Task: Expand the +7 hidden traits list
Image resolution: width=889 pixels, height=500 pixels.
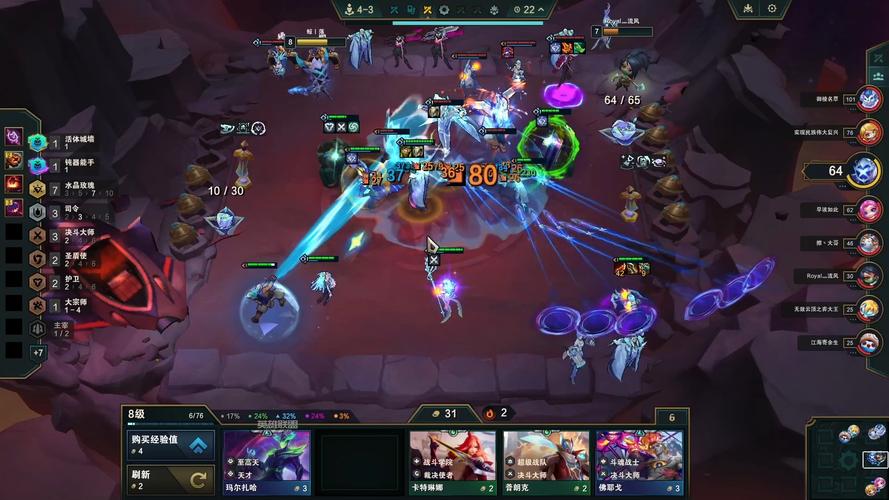Action: click(38, 352)
